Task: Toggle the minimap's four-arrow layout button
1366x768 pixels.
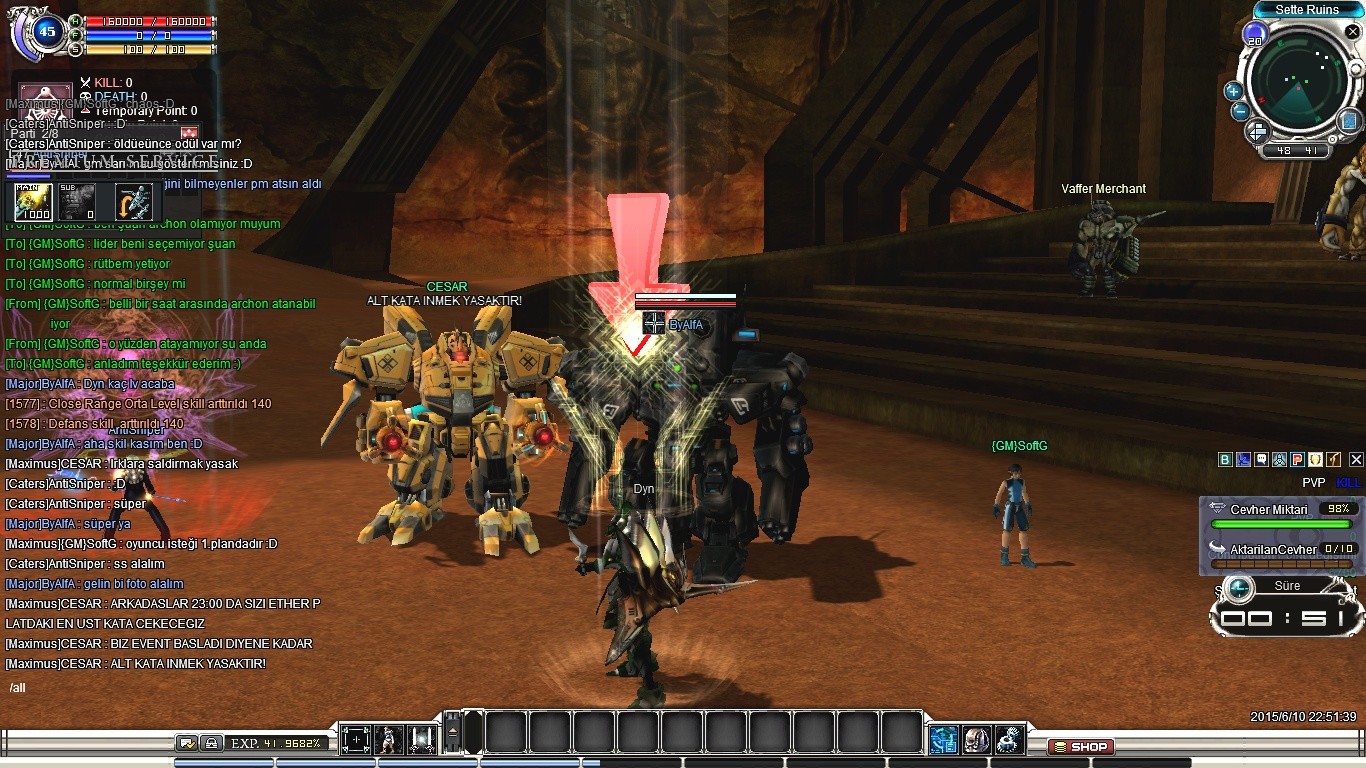Action: 1258,131
